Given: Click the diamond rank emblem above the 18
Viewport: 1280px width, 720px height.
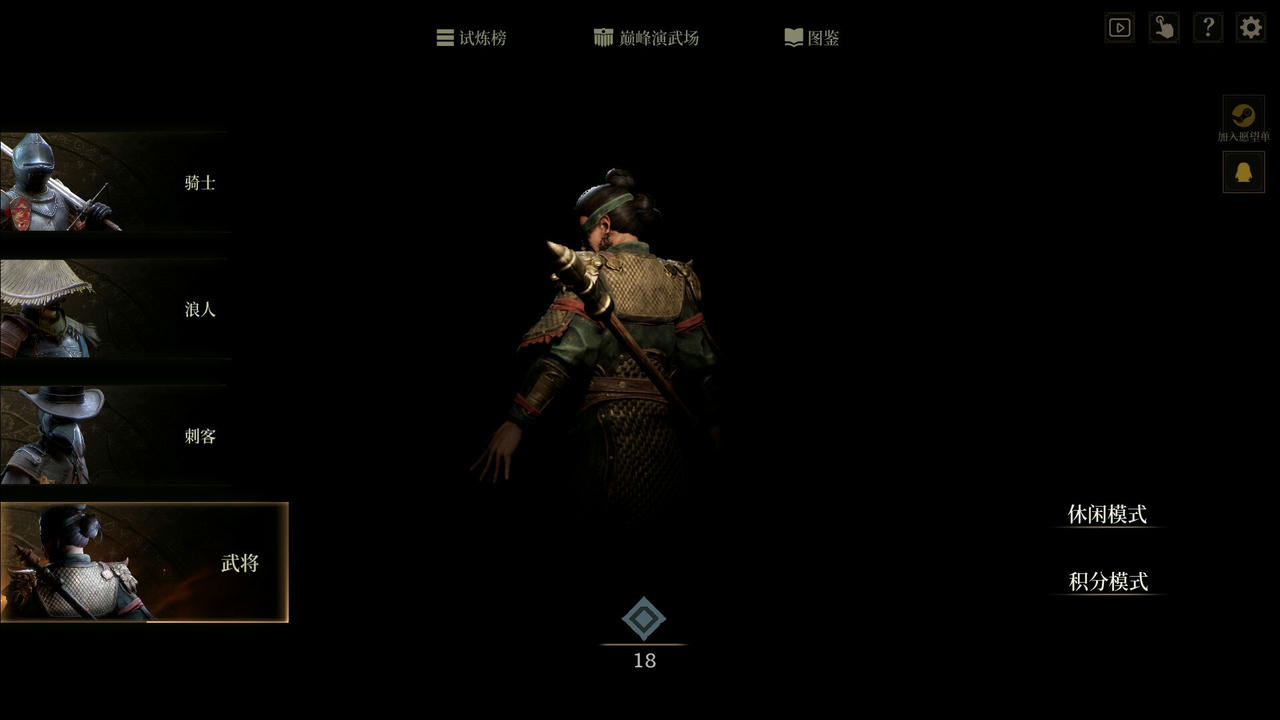Looking at the screenshot, I should point(645,619).
